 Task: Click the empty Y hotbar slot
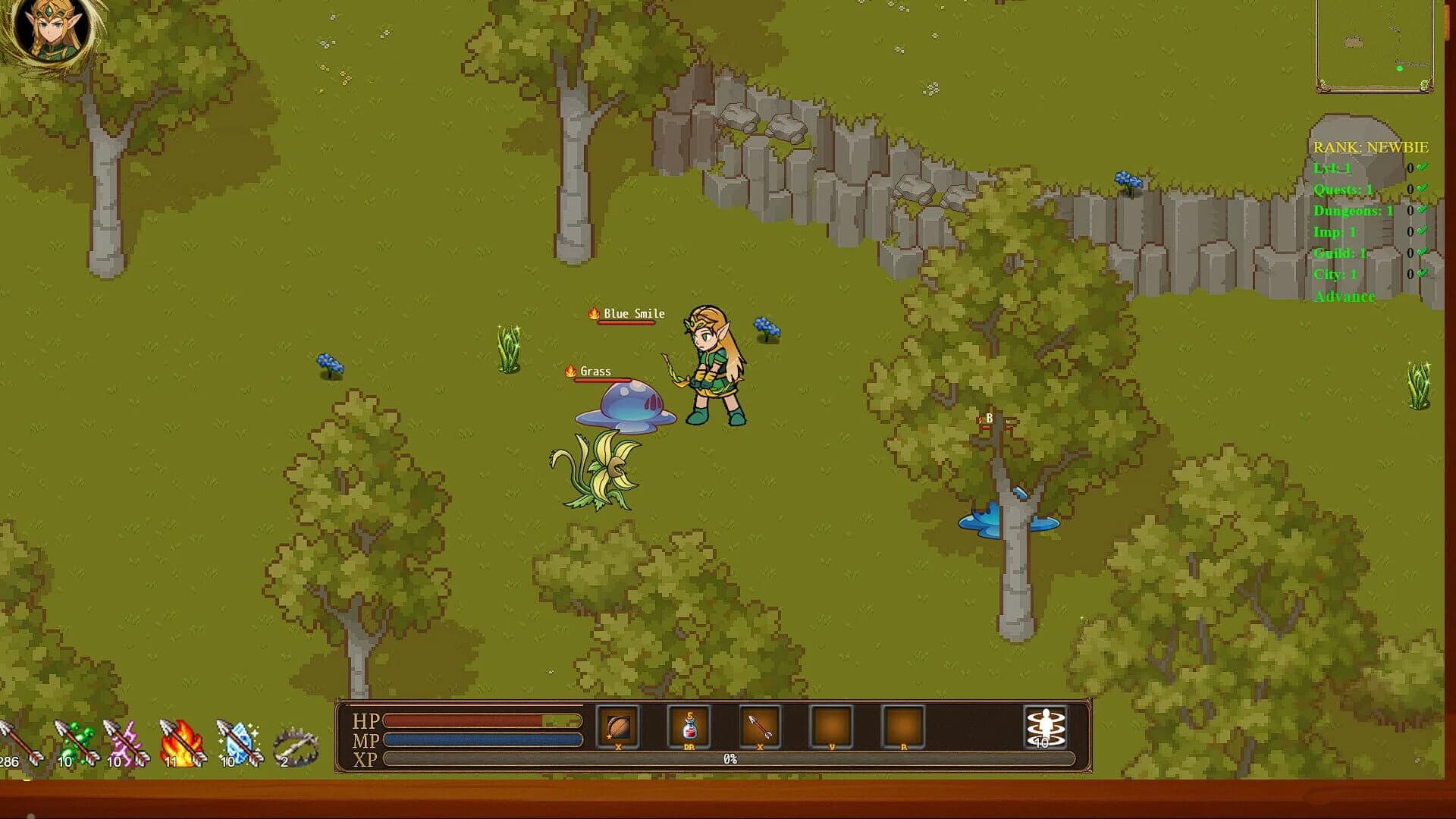point(830,726)
